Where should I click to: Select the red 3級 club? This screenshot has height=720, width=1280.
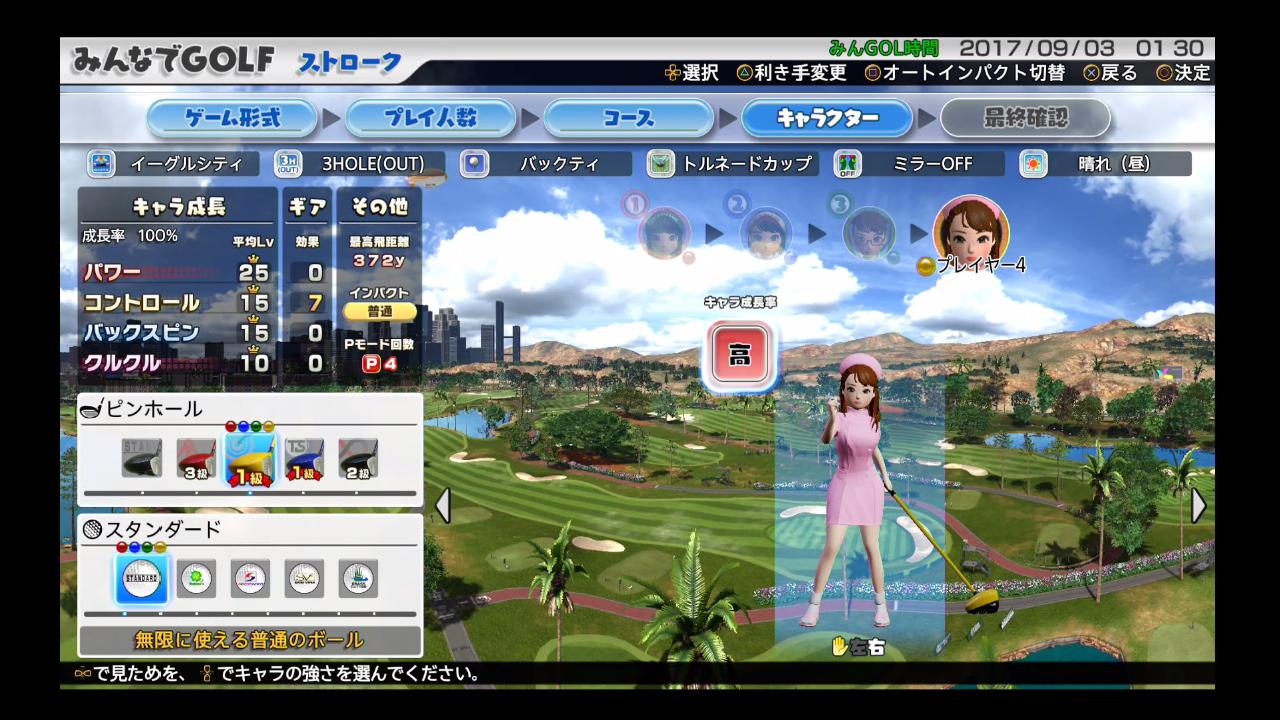tap(196, 458)
